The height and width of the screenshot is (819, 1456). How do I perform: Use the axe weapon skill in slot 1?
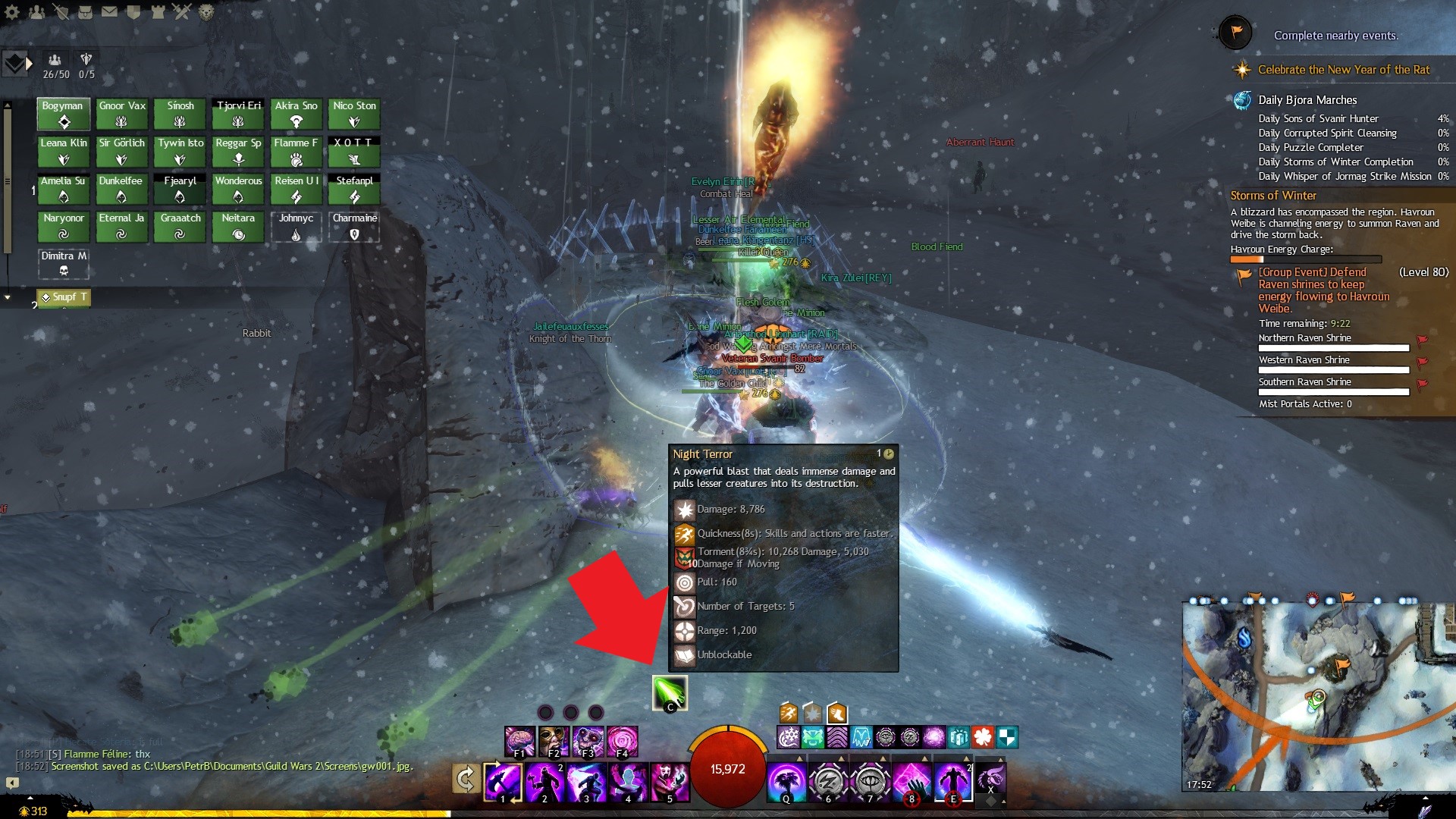coord(503,782)
